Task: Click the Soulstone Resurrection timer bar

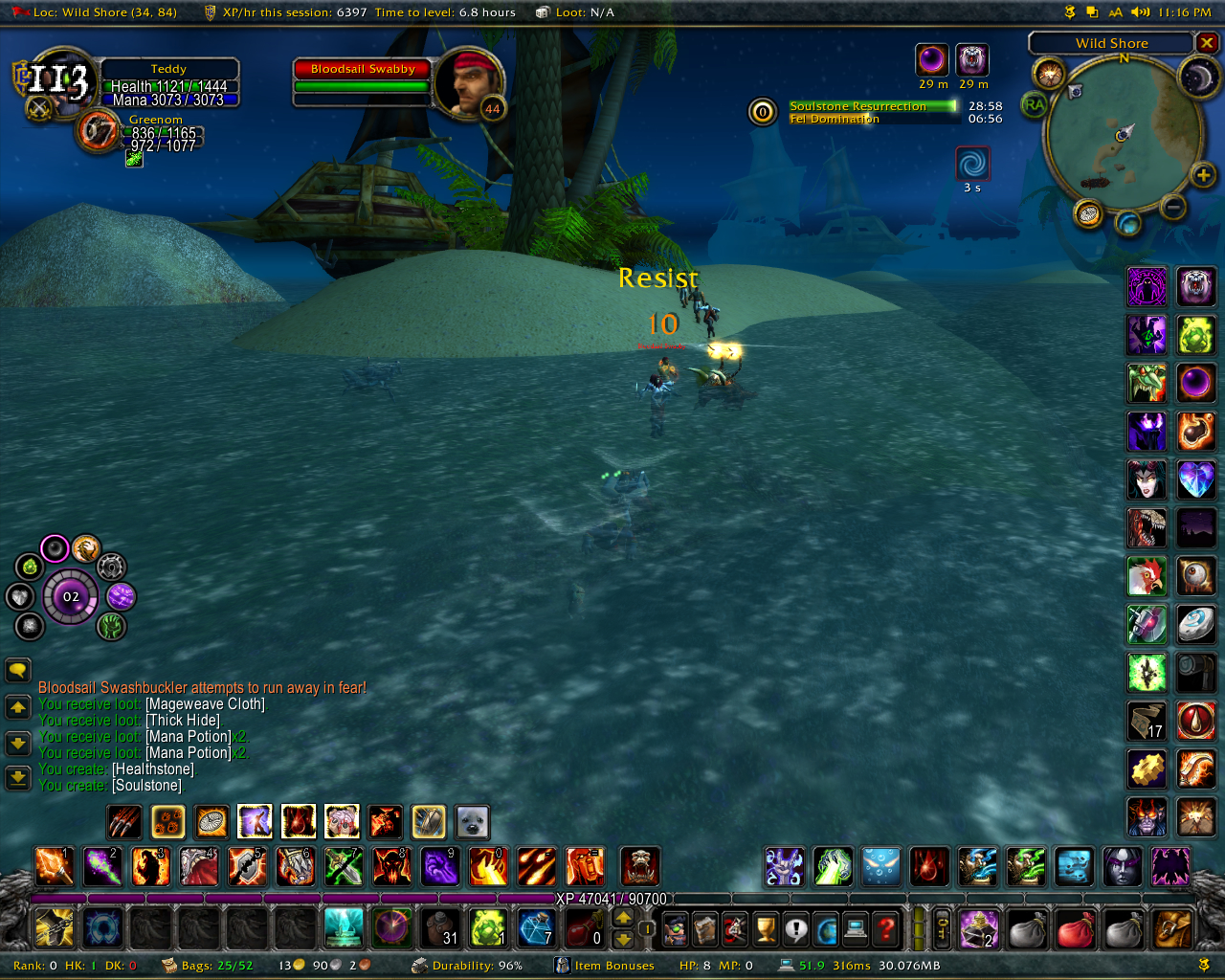Action: (x=872, y=106)
